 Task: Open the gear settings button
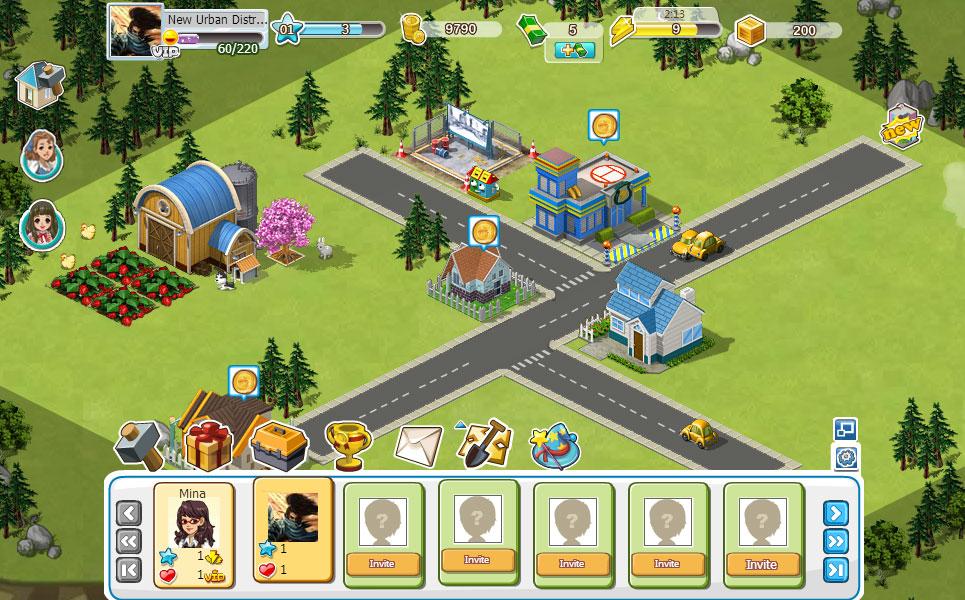tap(845, 458)
